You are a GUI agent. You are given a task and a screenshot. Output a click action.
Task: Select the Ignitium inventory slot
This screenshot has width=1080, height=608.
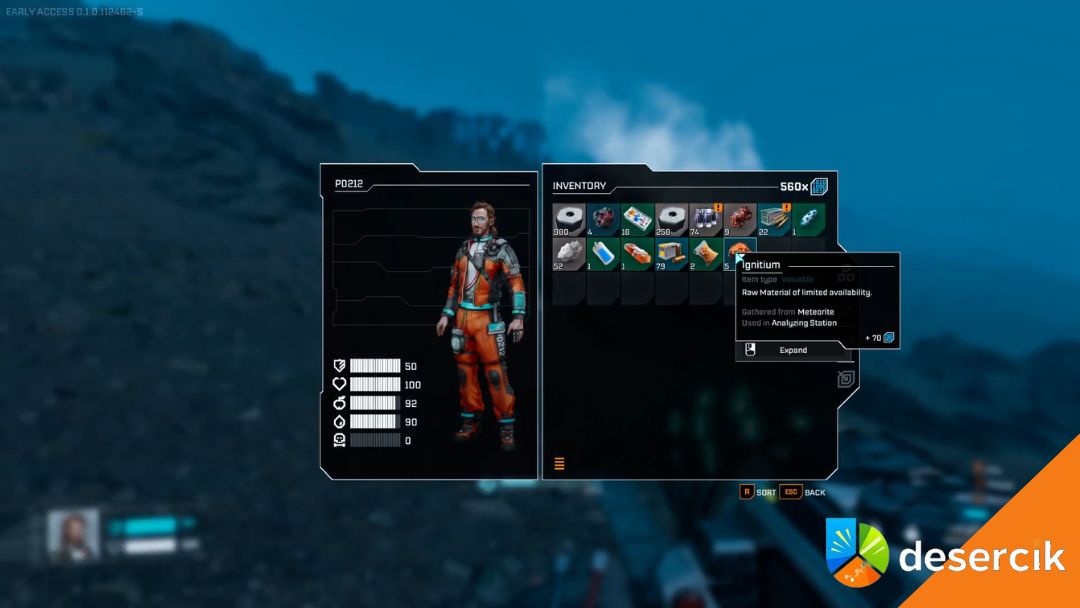739,253
